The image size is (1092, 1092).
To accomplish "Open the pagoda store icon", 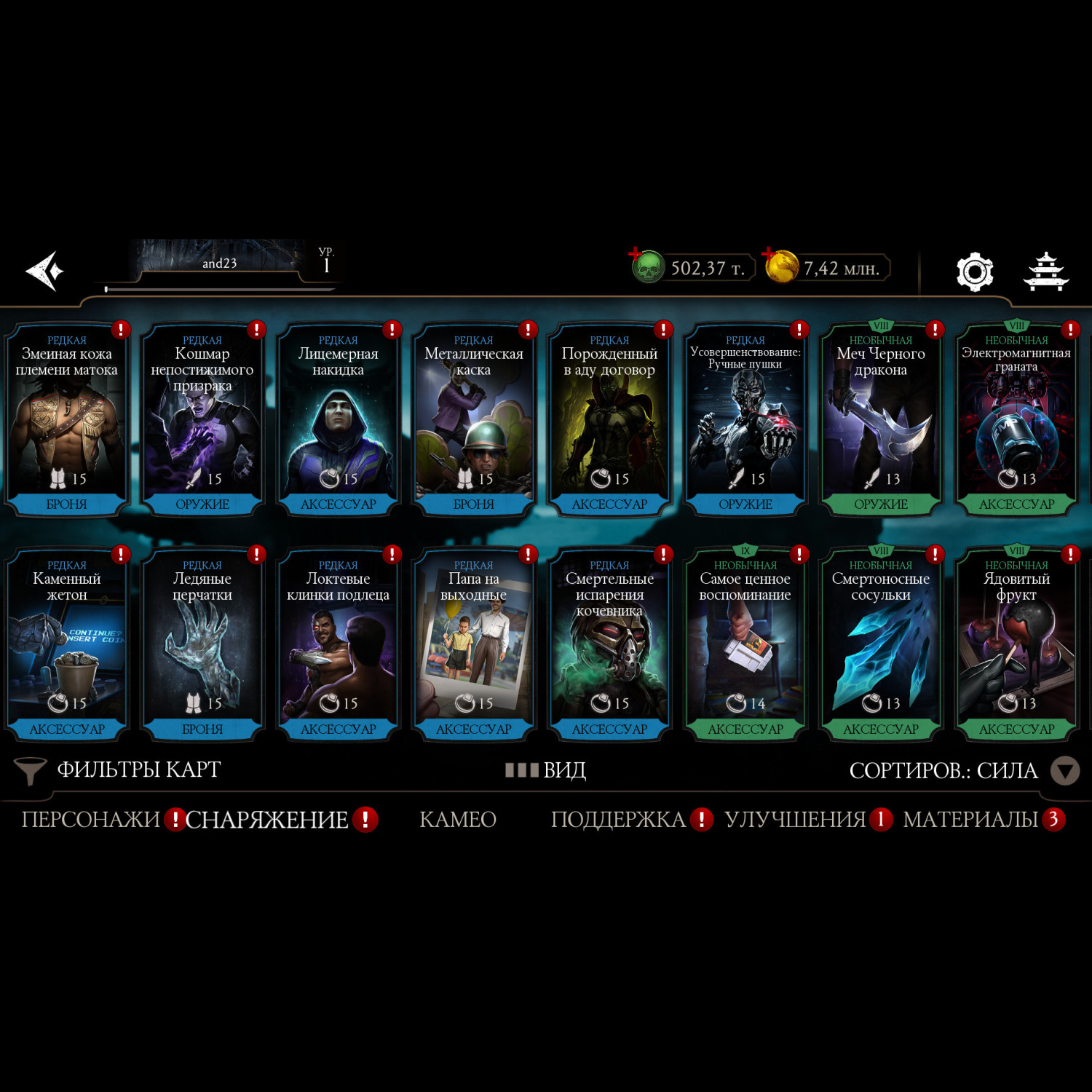I will (1046, 272).
